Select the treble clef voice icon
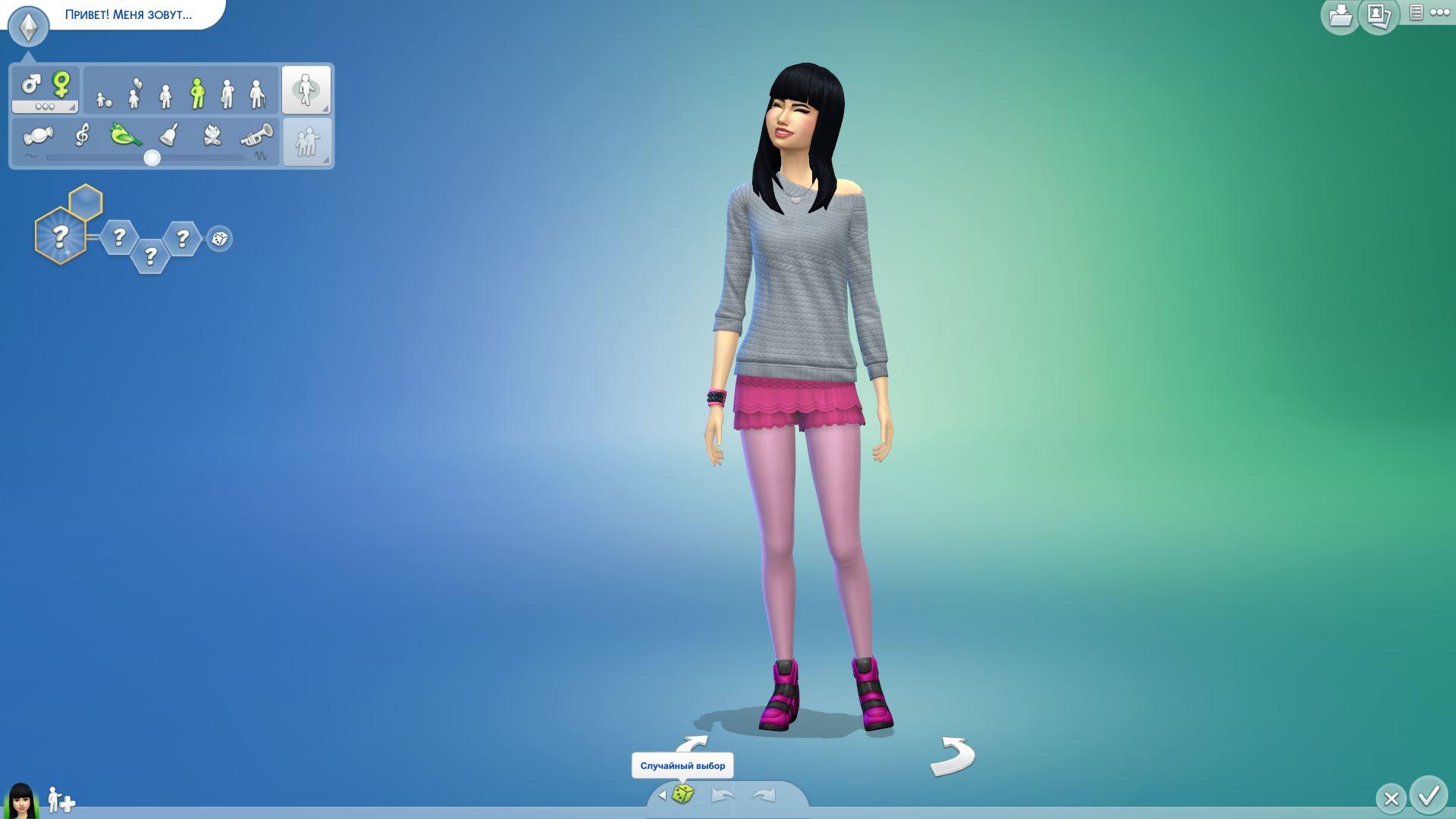 click(82, 135)
